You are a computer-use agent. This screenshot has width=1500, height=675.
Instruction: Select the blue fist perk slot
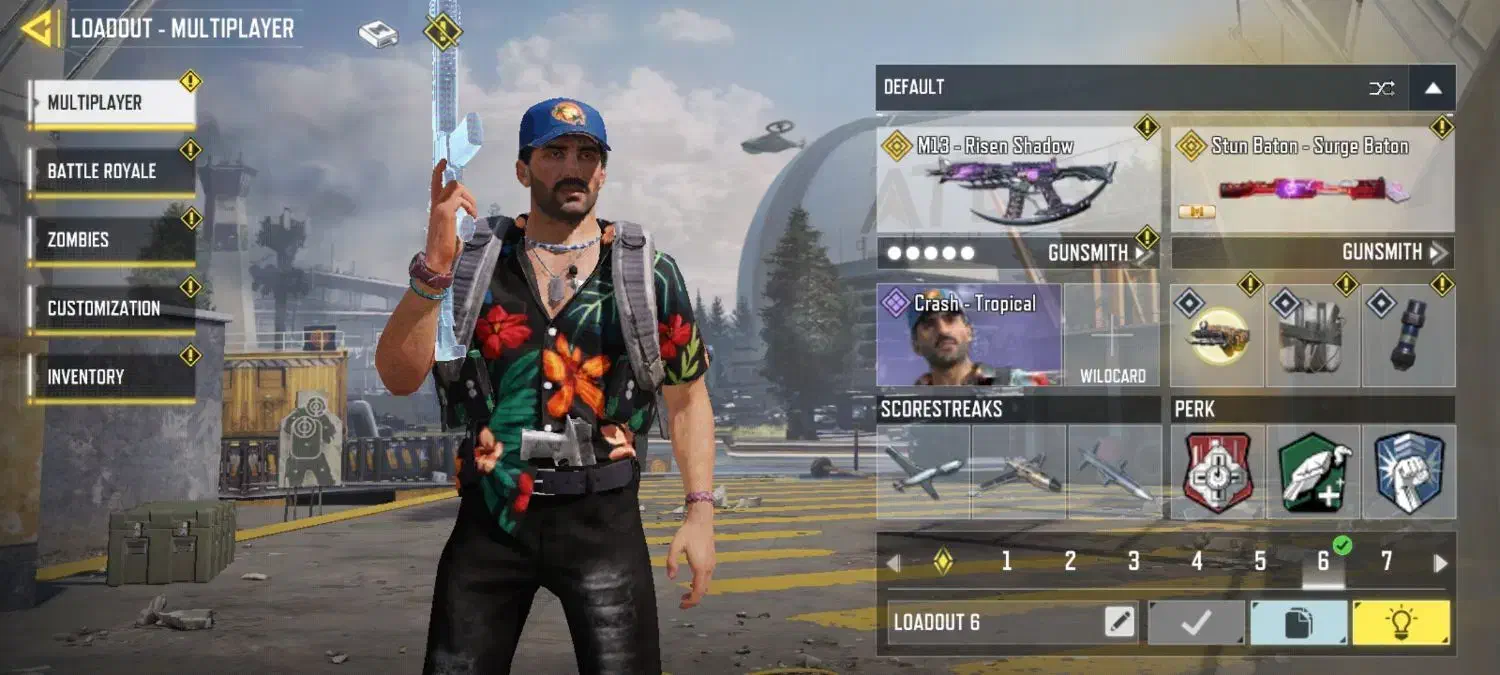[x=1408, y=473]
